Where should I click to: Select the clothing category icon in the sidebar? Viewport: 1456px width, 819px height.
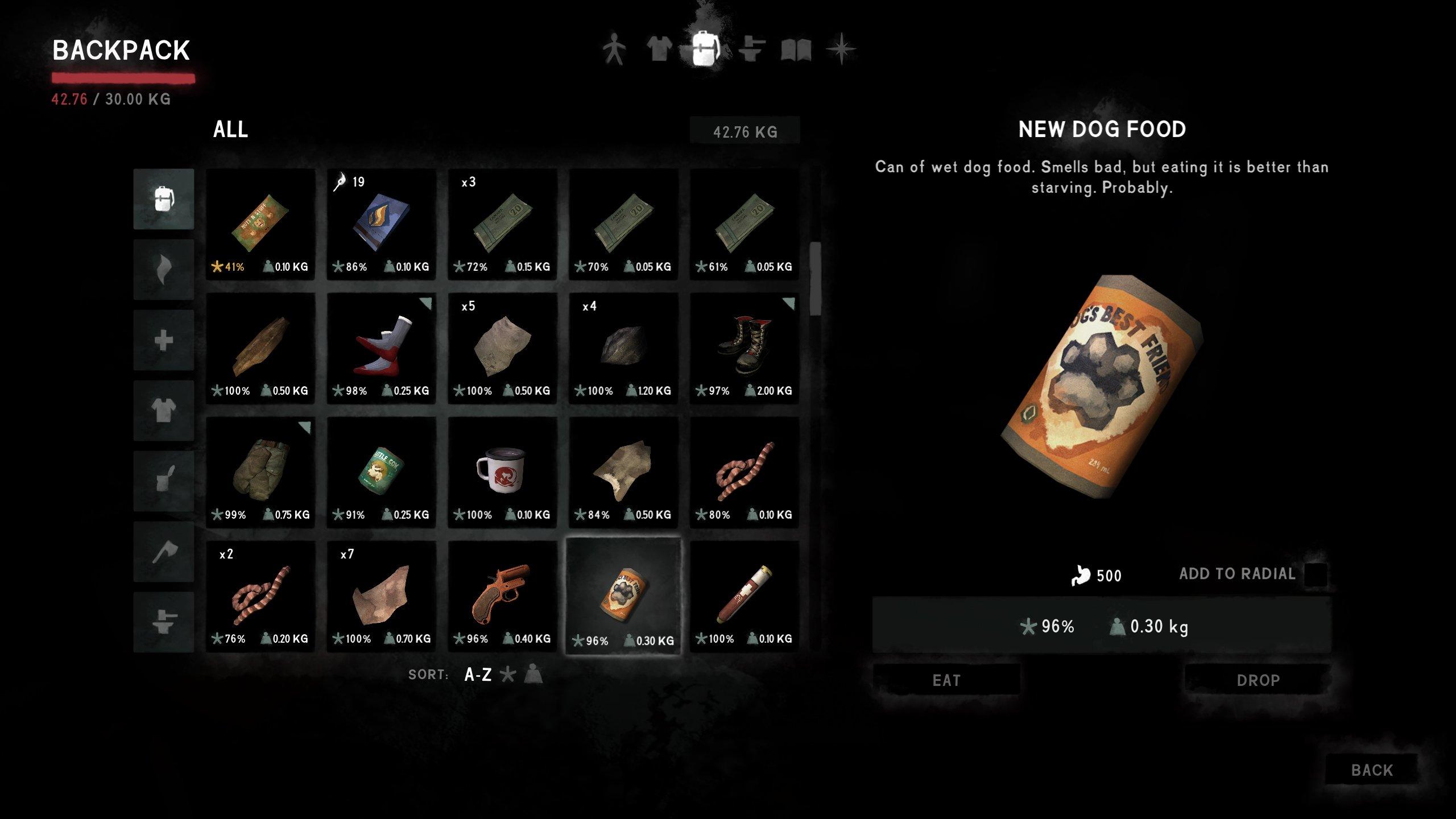[163, 411]
